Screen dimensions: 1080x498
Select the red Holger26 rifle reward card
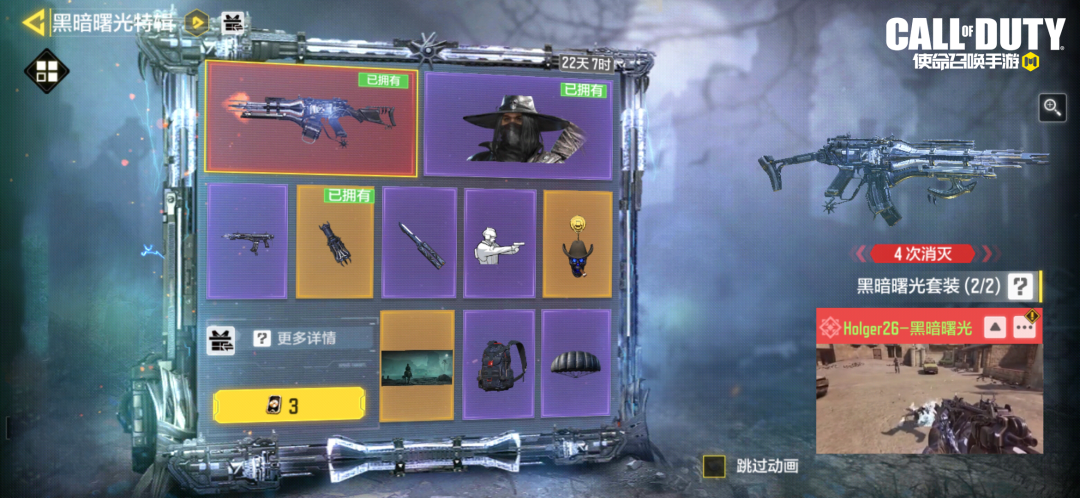click(310, 120)
